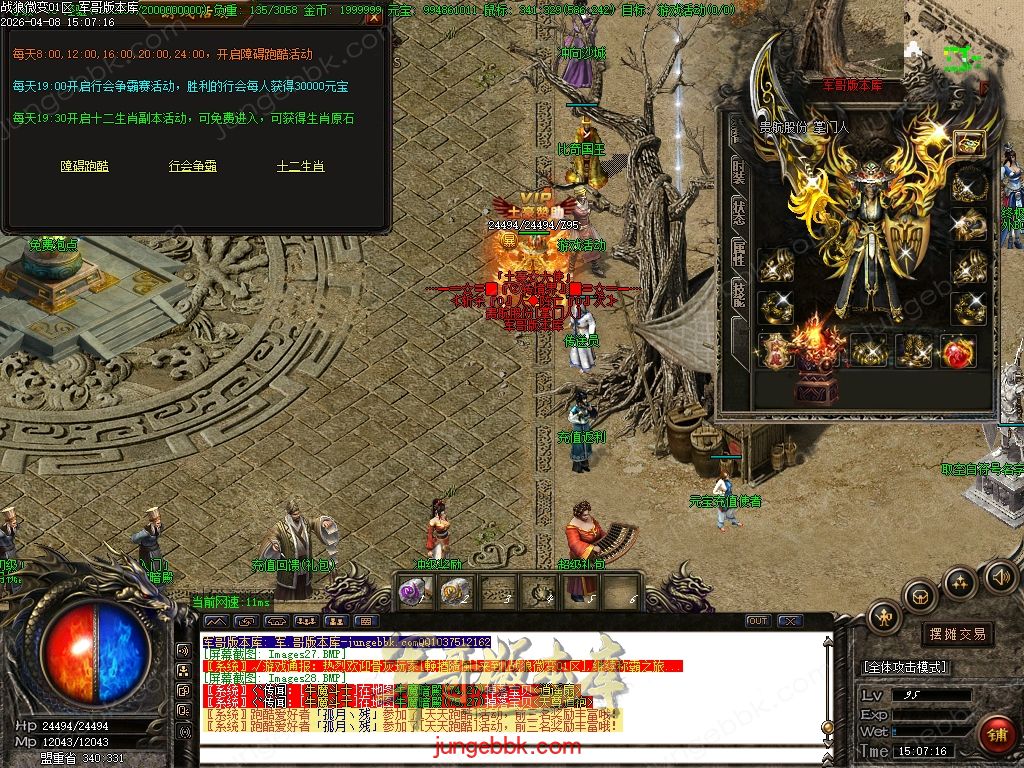Click the round red 铺 shop button
The width and height of the screenshot is (1024, 768).
(x=996, y=735)
